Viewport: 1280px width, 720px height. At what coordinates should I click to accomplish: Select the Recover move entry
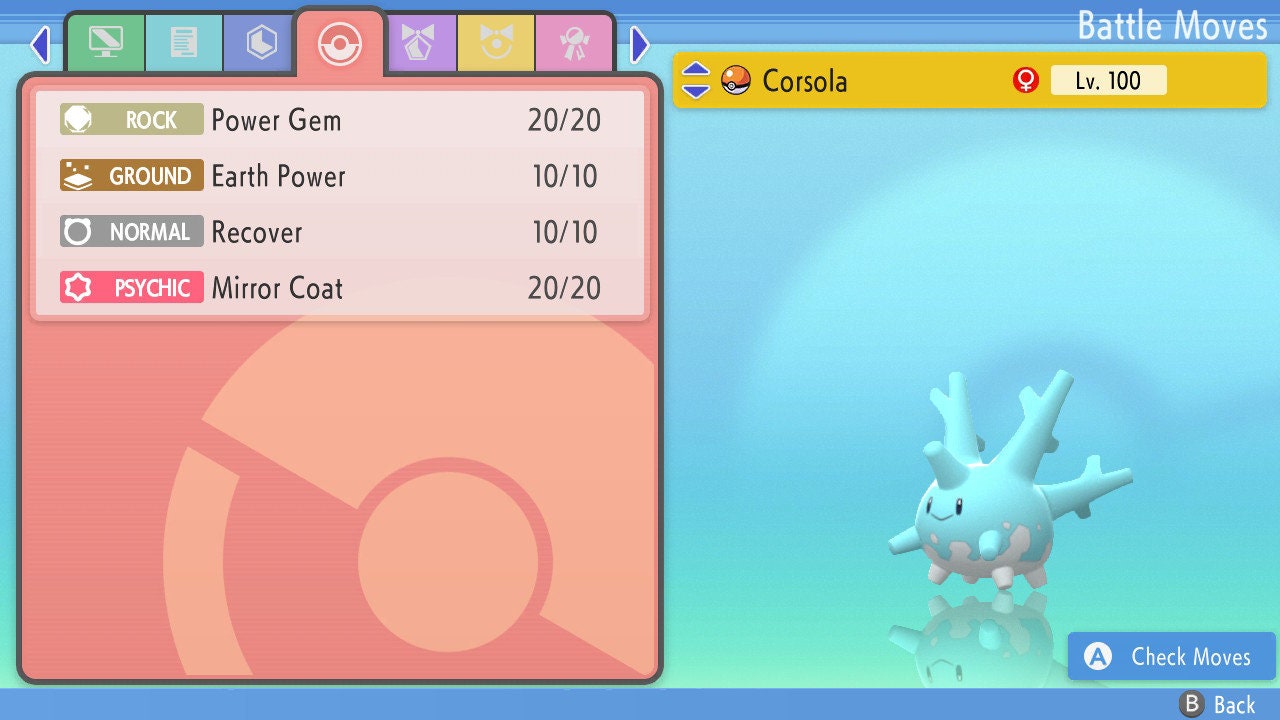click(340, 232)
